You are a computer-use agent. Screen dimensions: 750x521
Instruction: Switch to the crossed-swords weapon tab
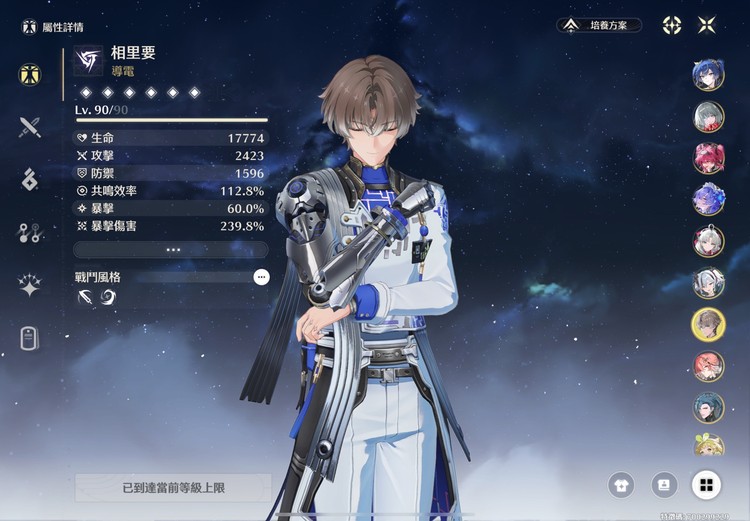(x=30, y=126)
